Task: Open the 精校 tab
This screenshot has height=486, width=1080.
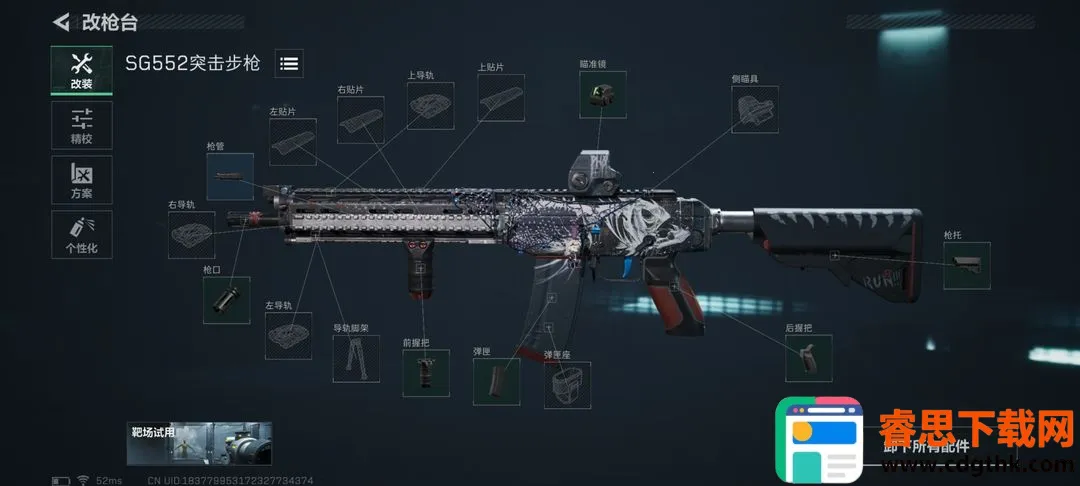Action: pos(82,125)
